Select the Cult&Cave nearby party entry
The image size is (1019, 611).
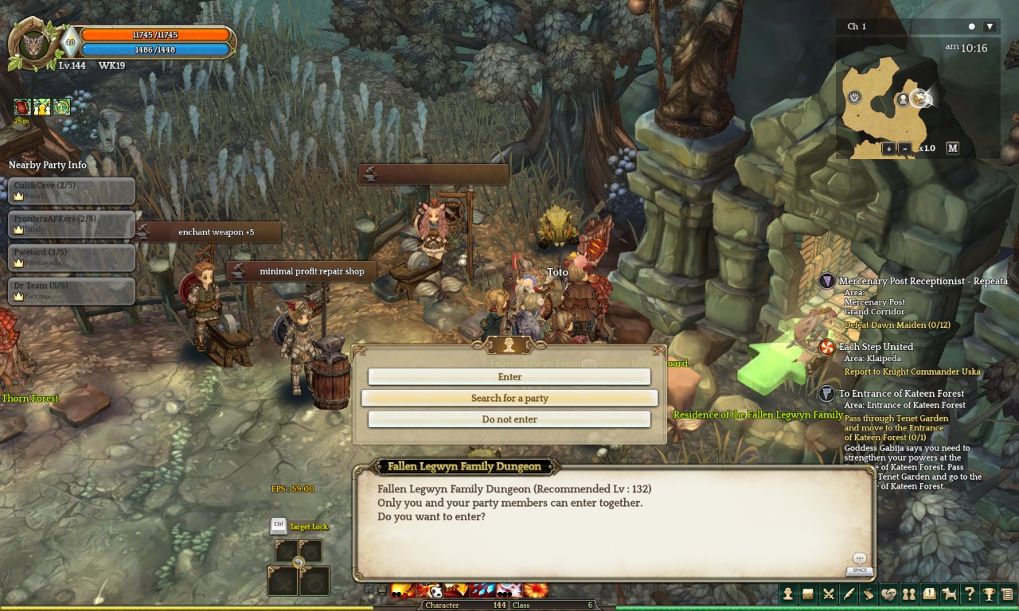pos(71,190)
